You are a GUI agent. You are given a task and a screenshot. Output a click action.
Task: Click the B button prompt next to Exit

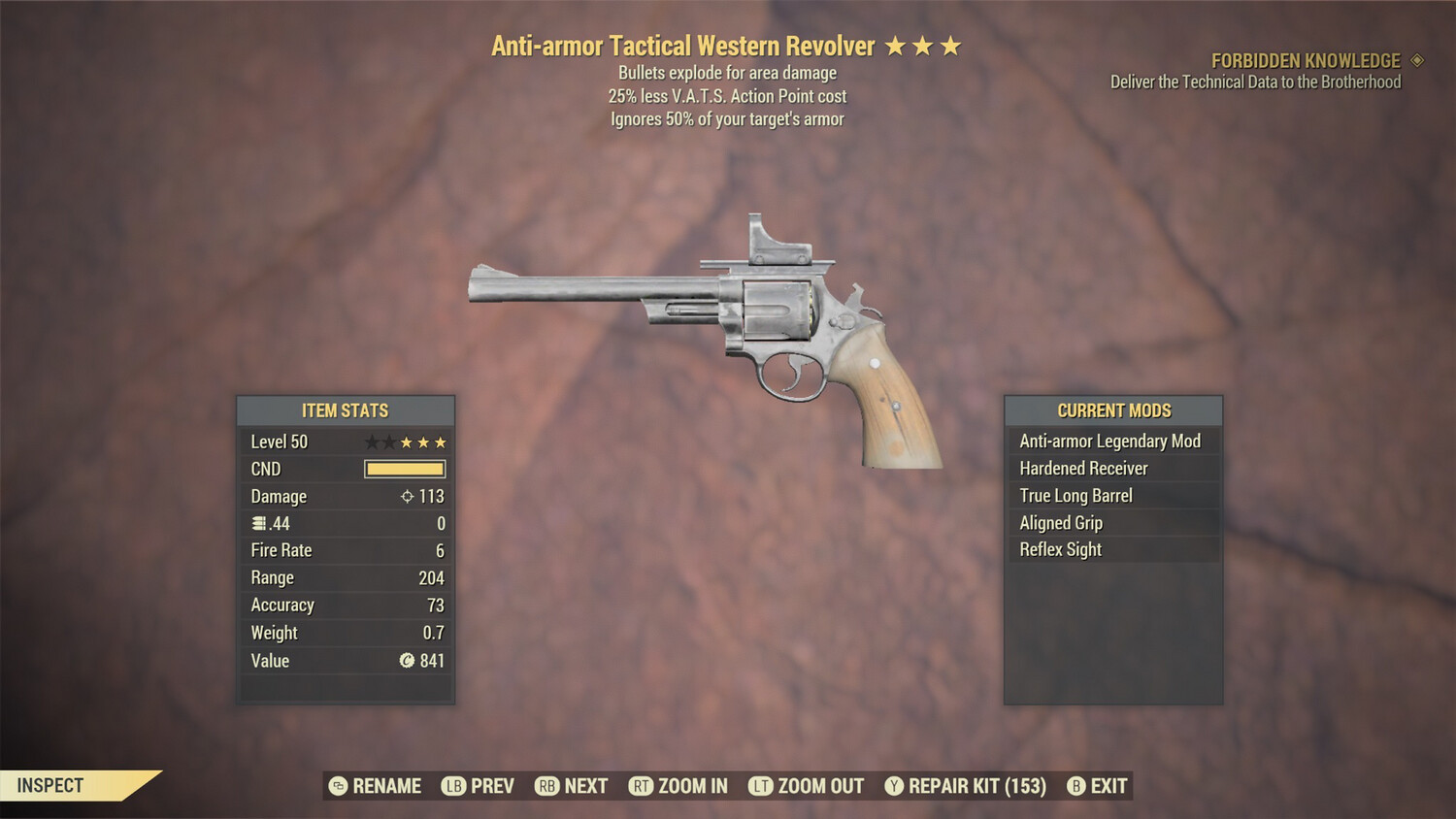[1075, 786]
